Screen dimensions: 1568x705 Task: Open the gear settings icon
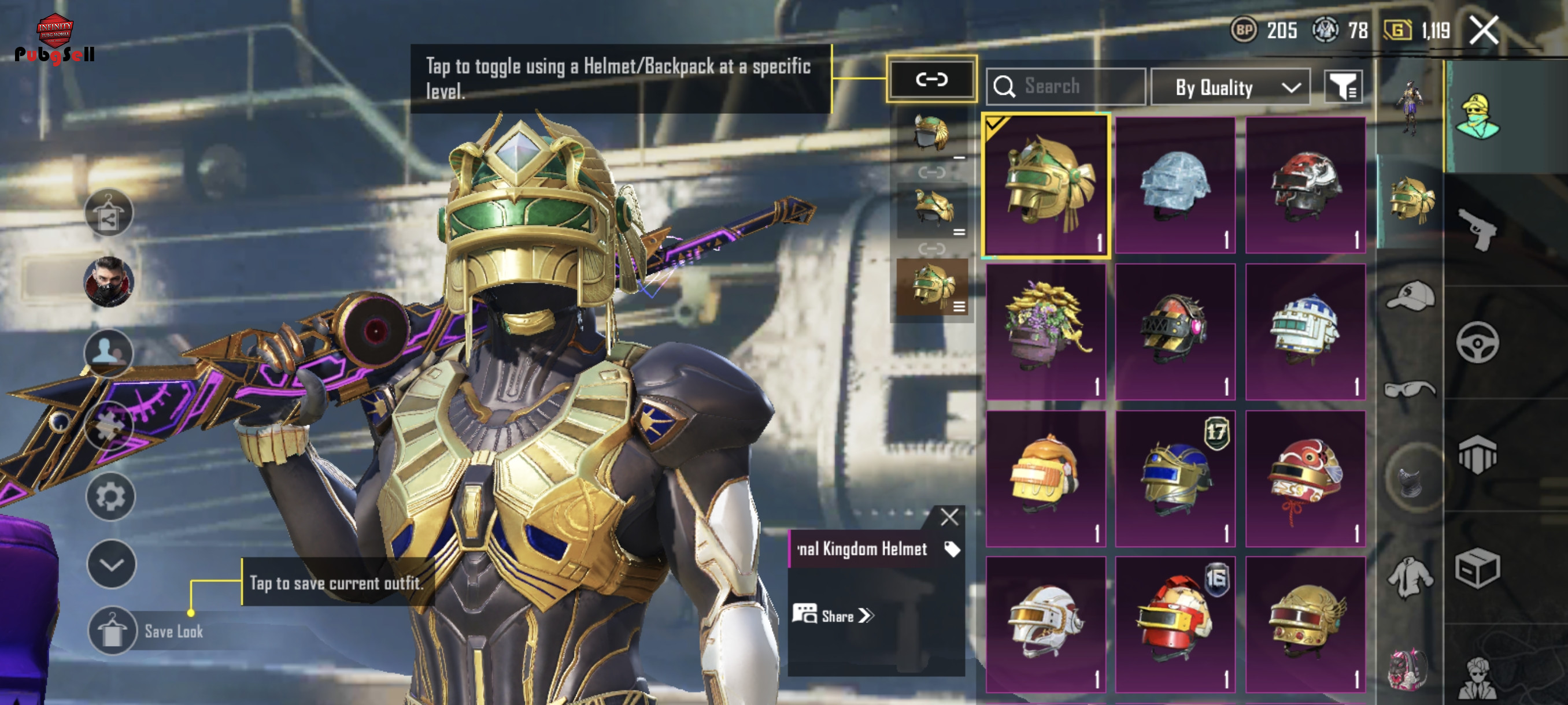point(110,497)
